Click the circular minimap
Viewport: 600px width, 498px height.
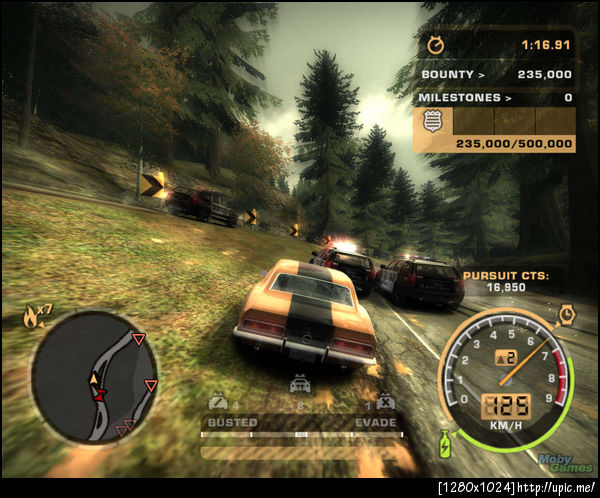point(94,376)
